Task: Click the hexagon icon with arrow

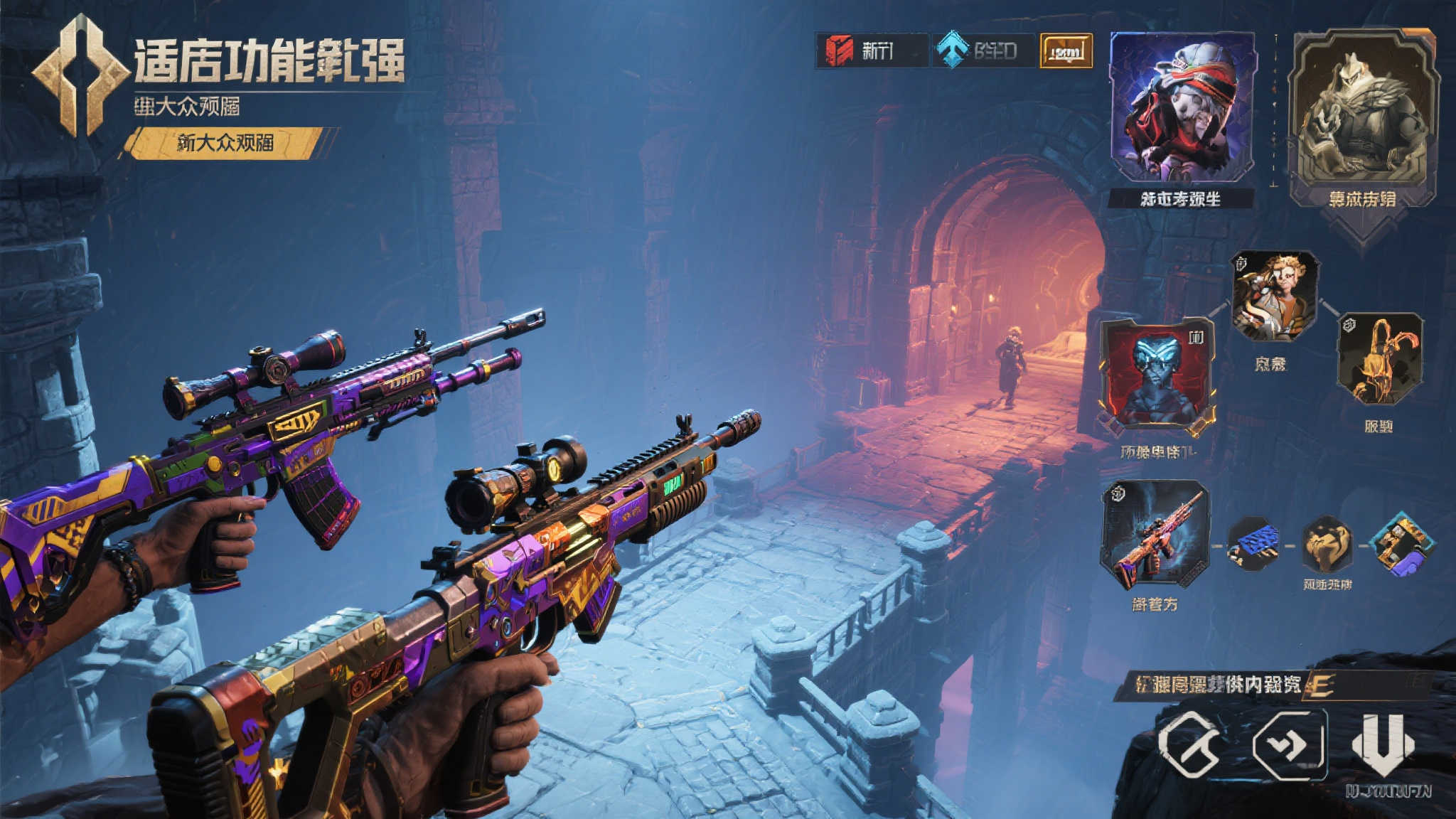Action: coord(1290,745)
